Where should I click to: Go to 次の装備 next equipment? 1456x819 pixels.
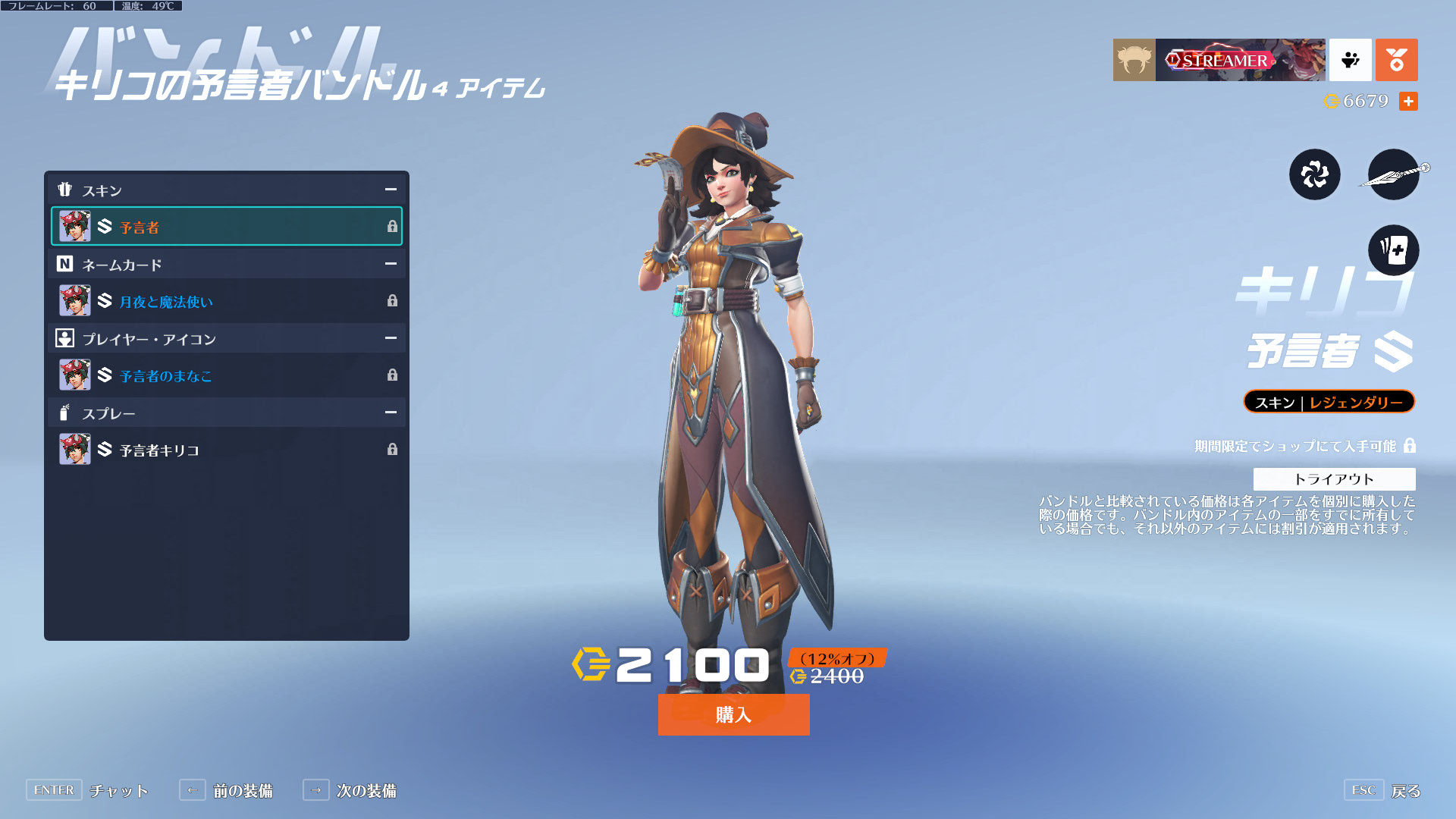coord(366,791)
